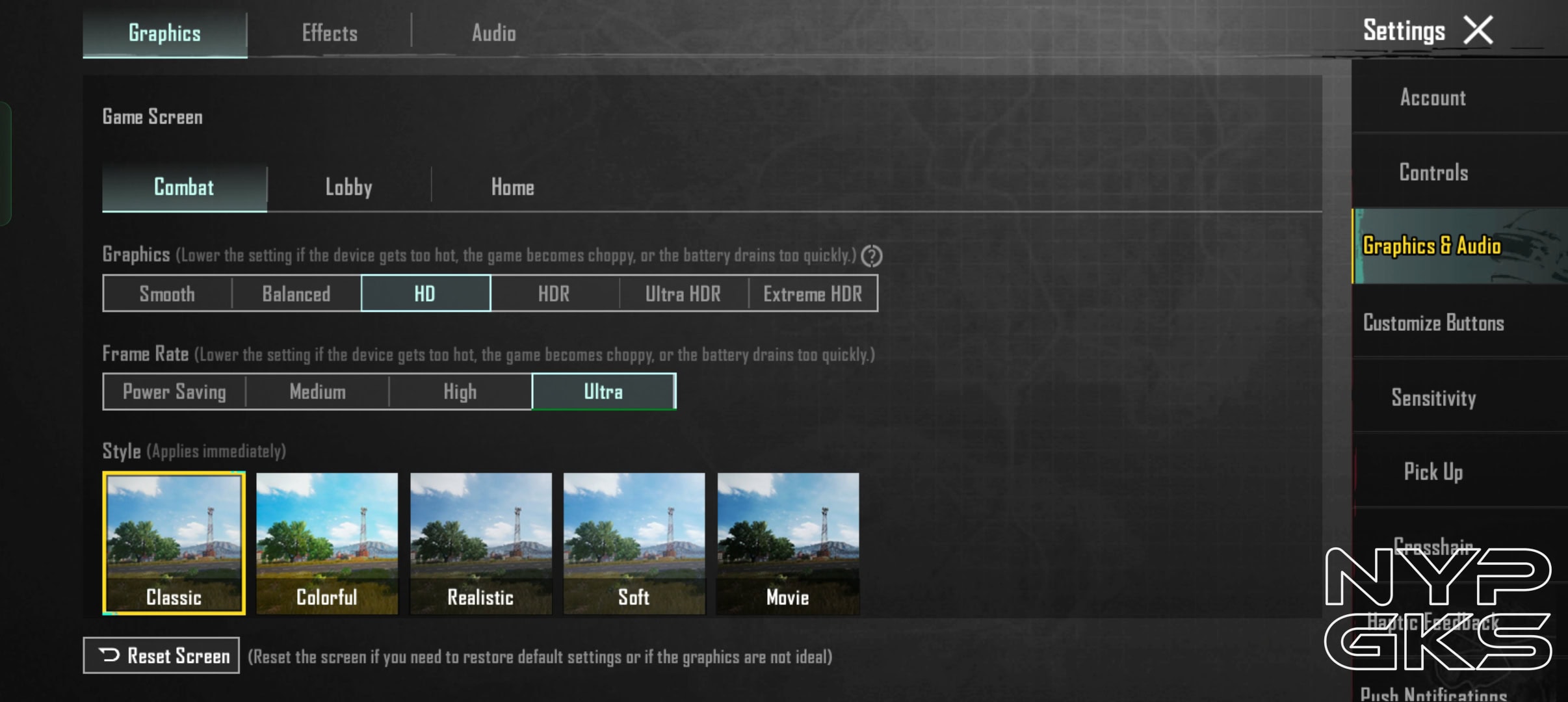Pick Extreme HDR graphics setting

point(813,294)
